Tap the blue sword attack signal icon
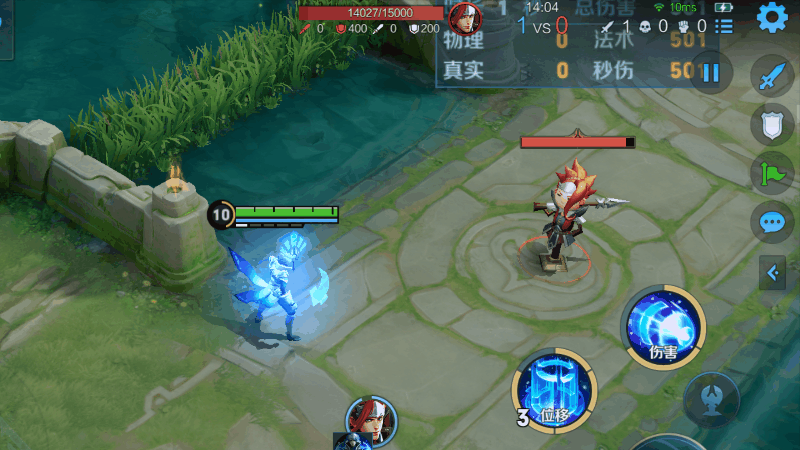The height and width of the screenshot is (450, 800). (771, 76)
